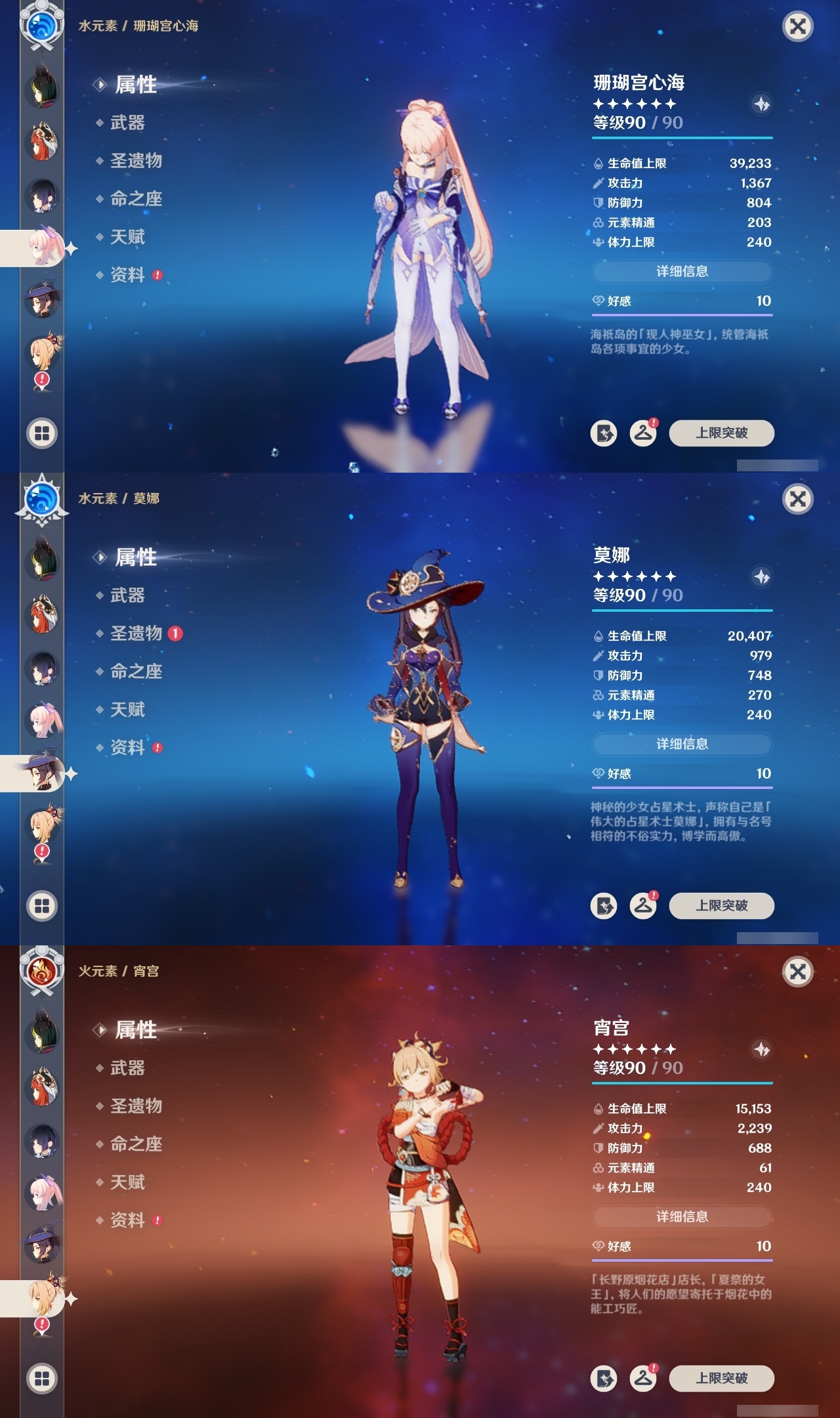840x1418 pixels.
Task: Select the 武器 menu item for 珊瑚宫心海
Action: click(x=126, y=123)
